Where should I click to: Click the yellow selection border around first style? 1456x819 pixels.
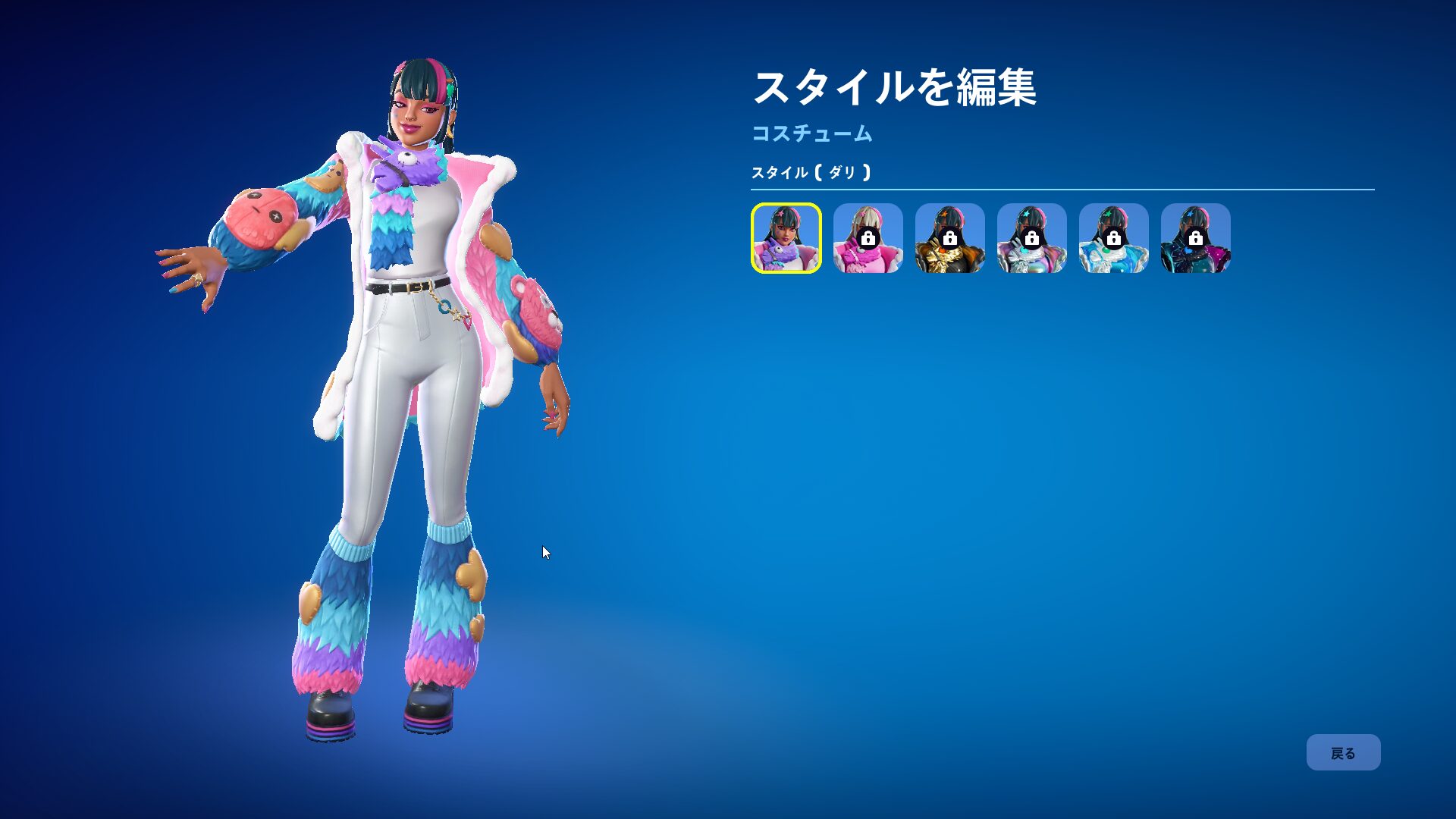(x=785, y=205)
